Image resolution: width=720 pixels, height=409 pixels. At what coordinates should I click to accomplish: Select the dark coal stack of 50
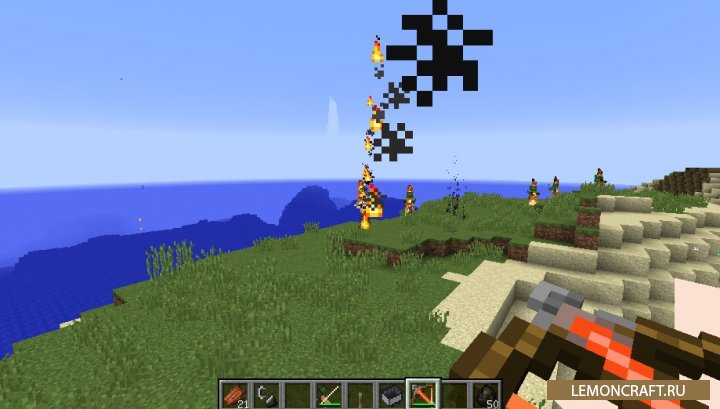484,395
